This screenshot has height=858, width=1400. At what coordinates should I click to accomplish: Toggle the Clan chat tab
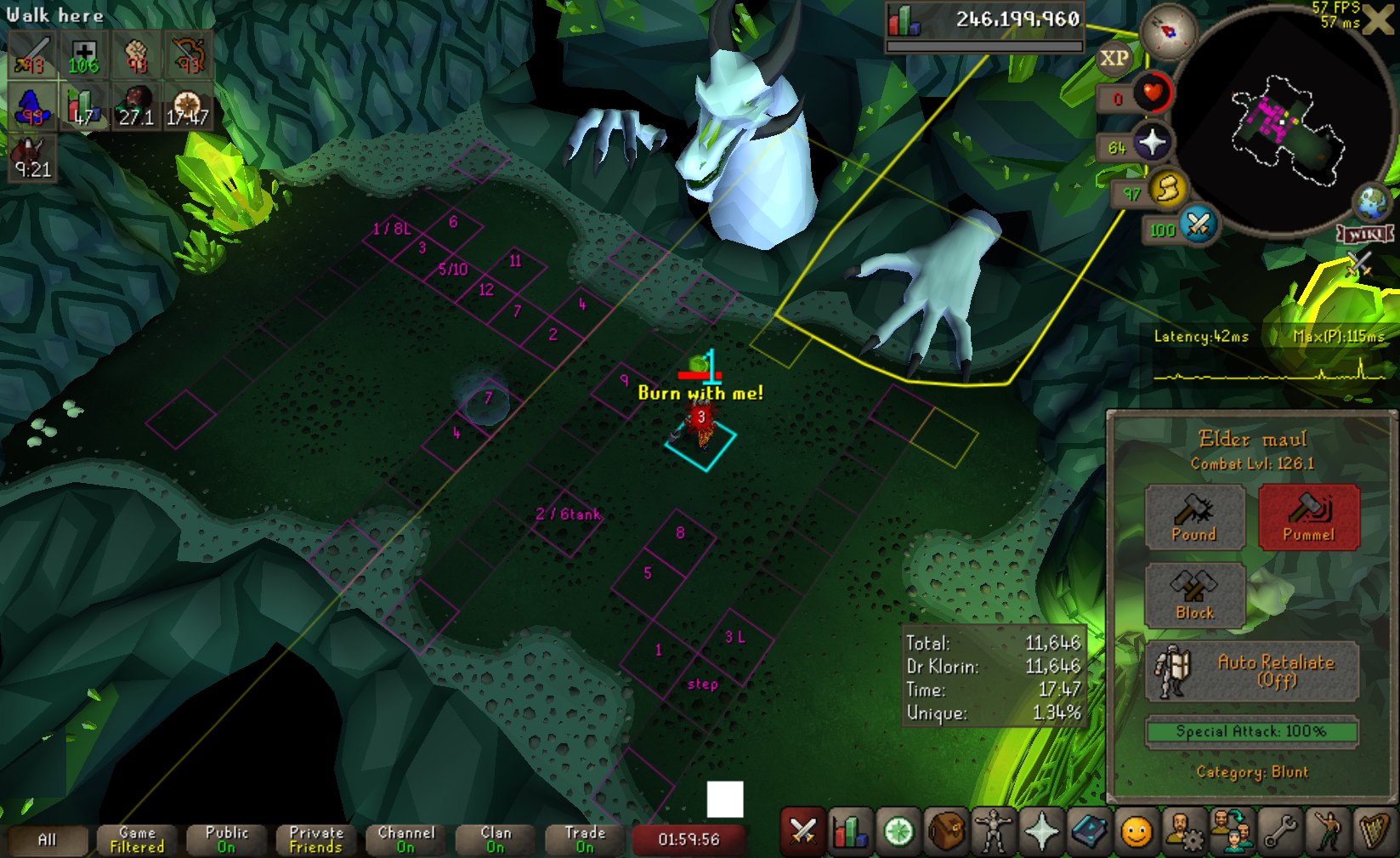(496, 840)
